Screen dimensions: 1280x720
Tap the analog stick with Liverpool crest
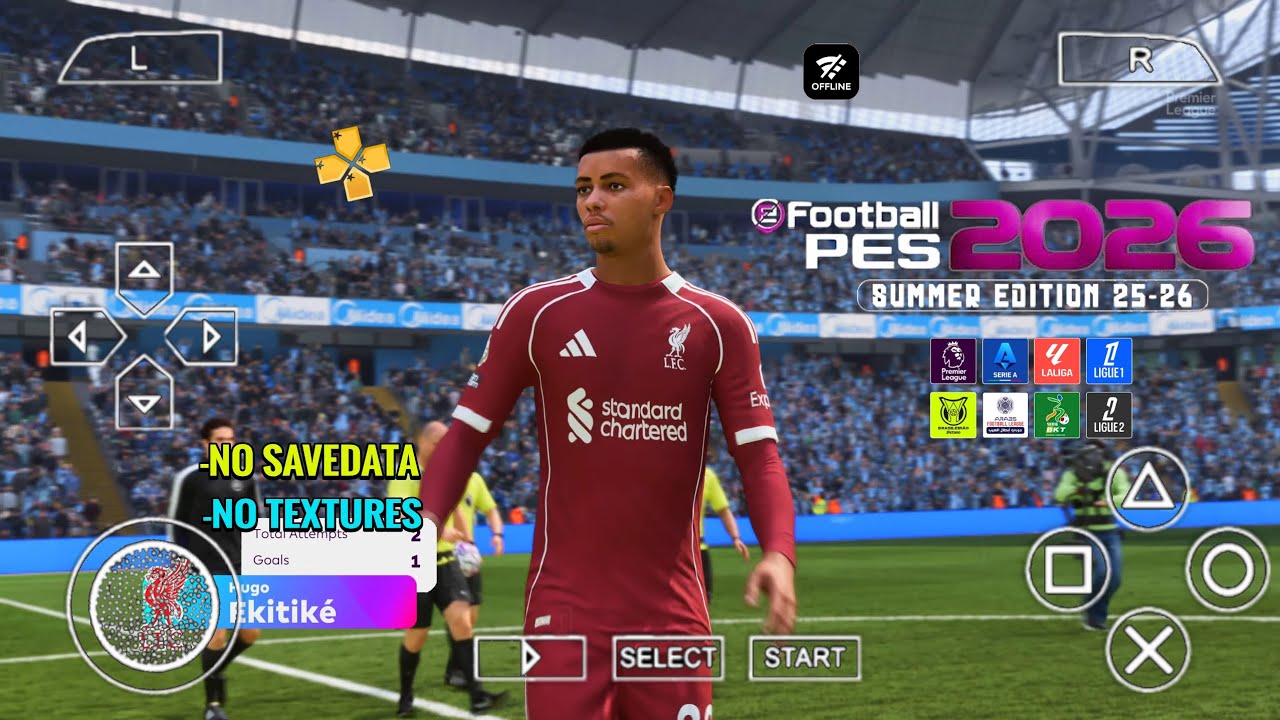[x=151, y=597]
